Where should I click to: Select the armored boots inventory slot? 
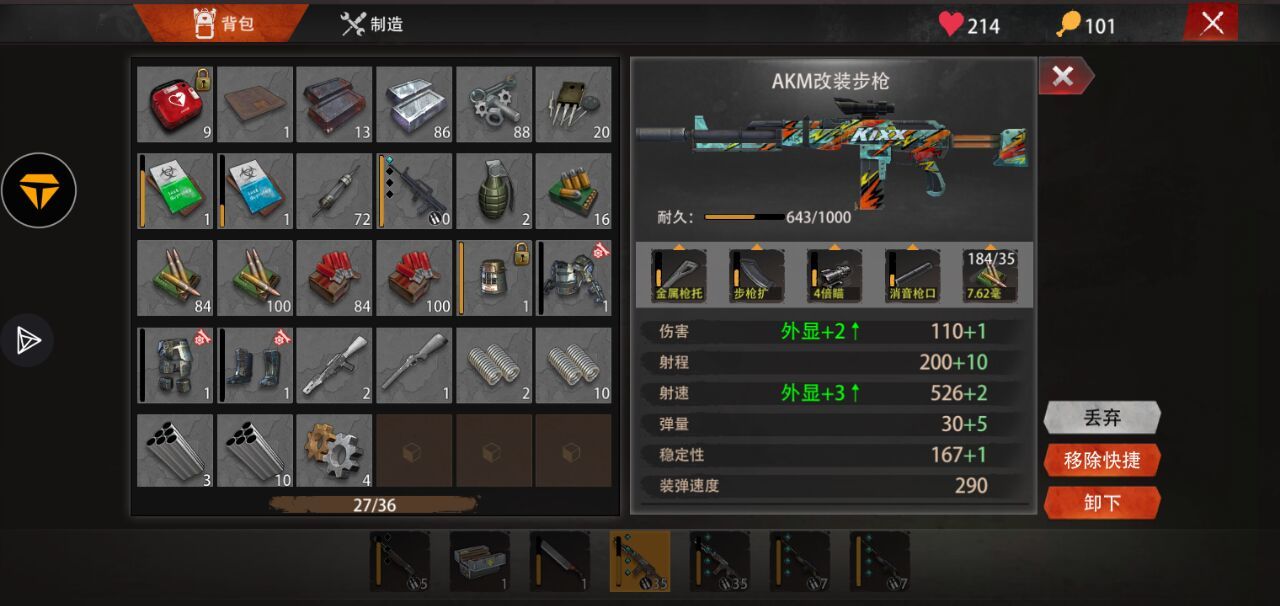(x=255, y=365)
